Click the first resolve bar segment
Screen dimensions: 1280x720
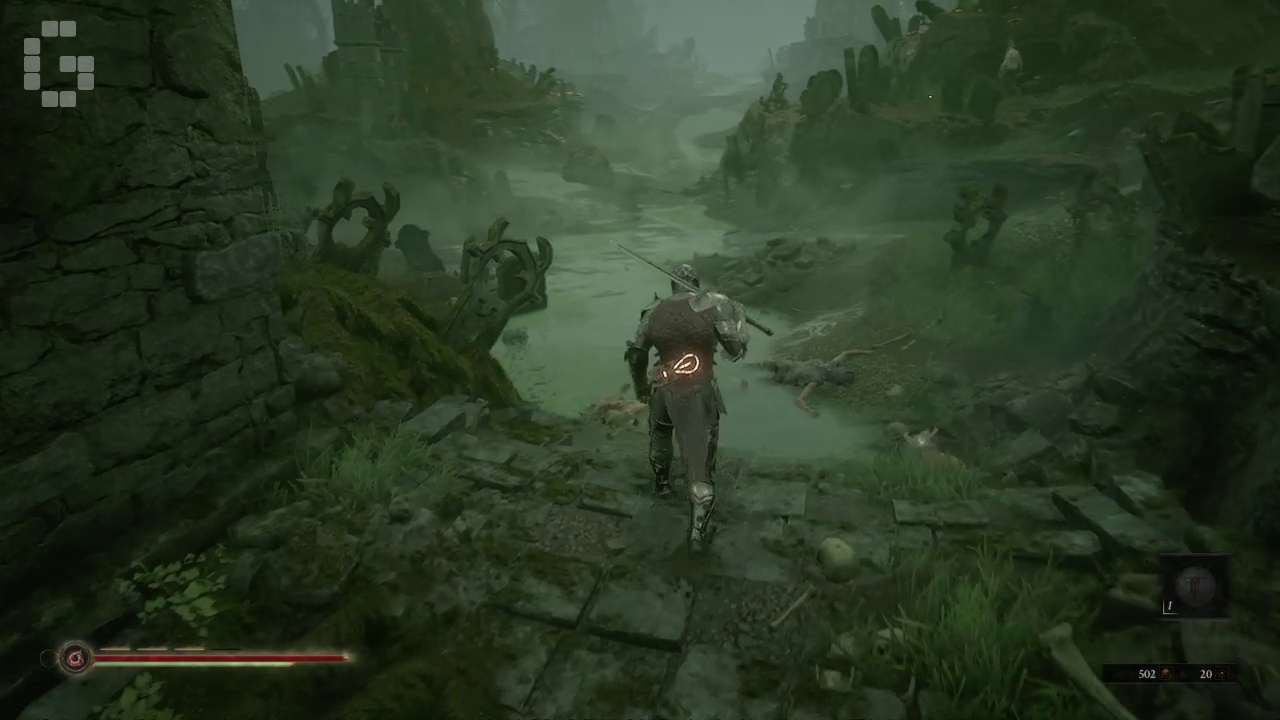point(115,649)
